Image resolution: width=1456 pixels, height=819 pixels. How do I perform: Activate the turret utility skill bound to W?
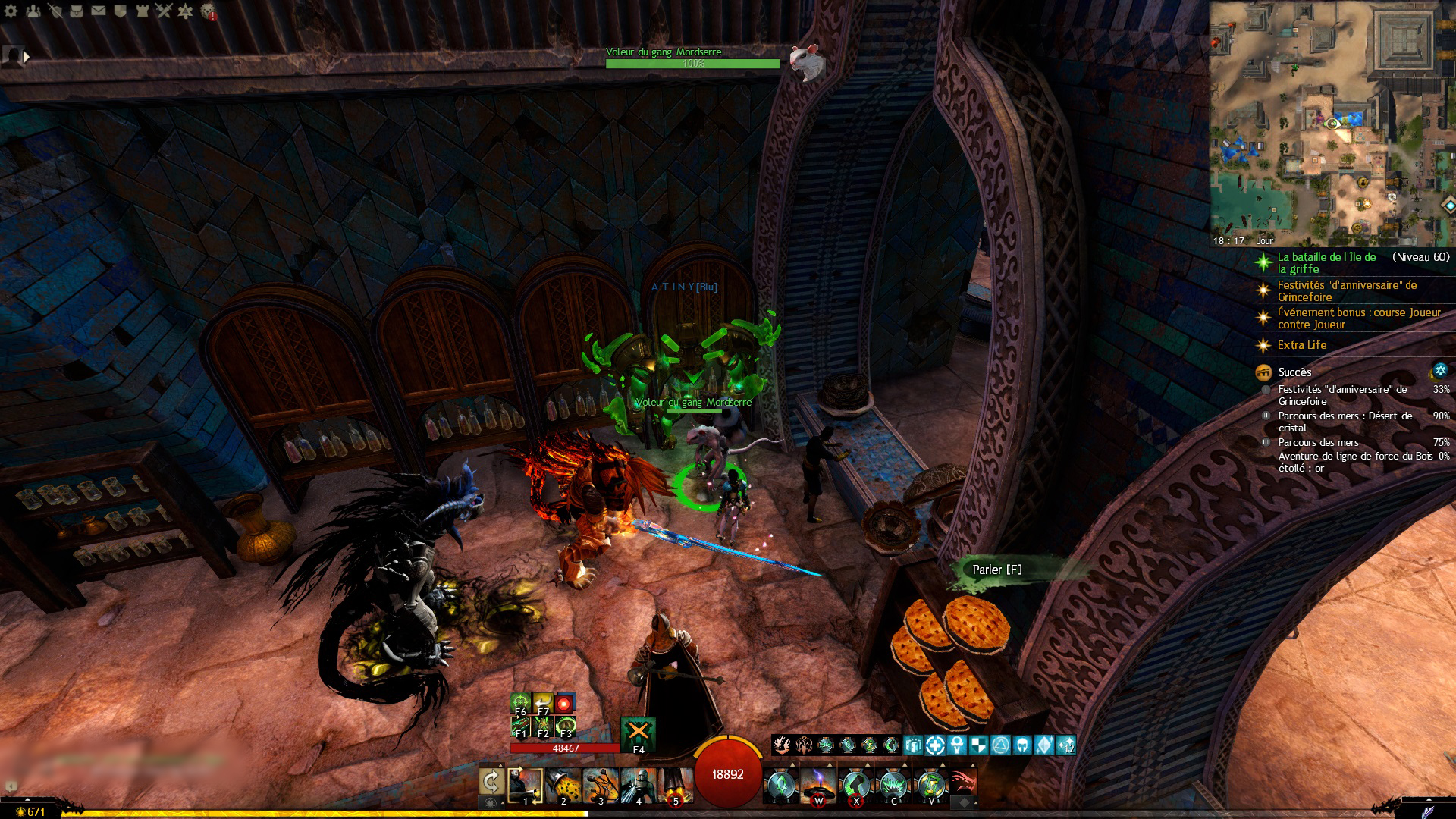click(x=818, y=786)
